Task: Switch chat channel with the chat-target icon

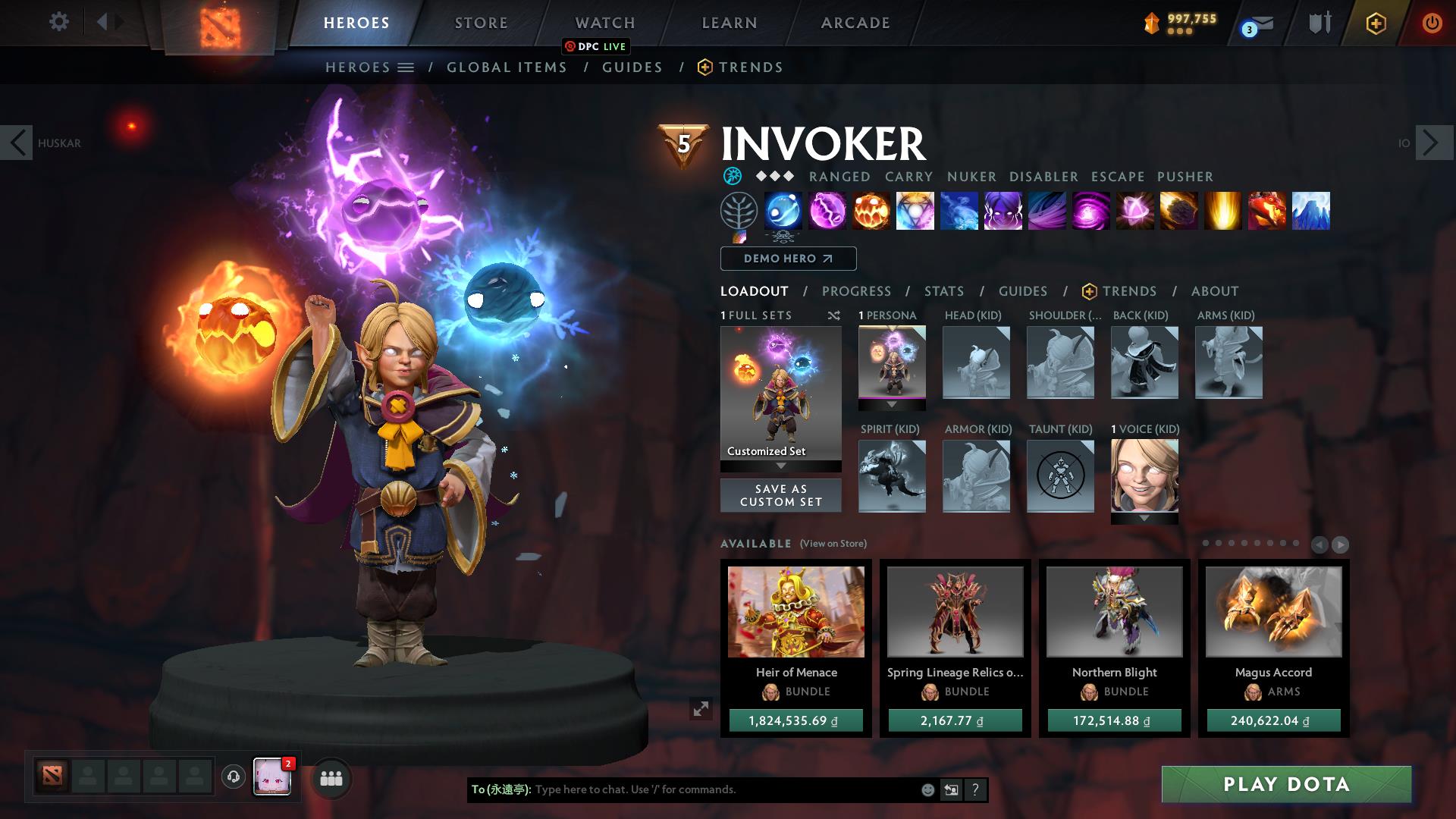Action: [x=951, y=789]
